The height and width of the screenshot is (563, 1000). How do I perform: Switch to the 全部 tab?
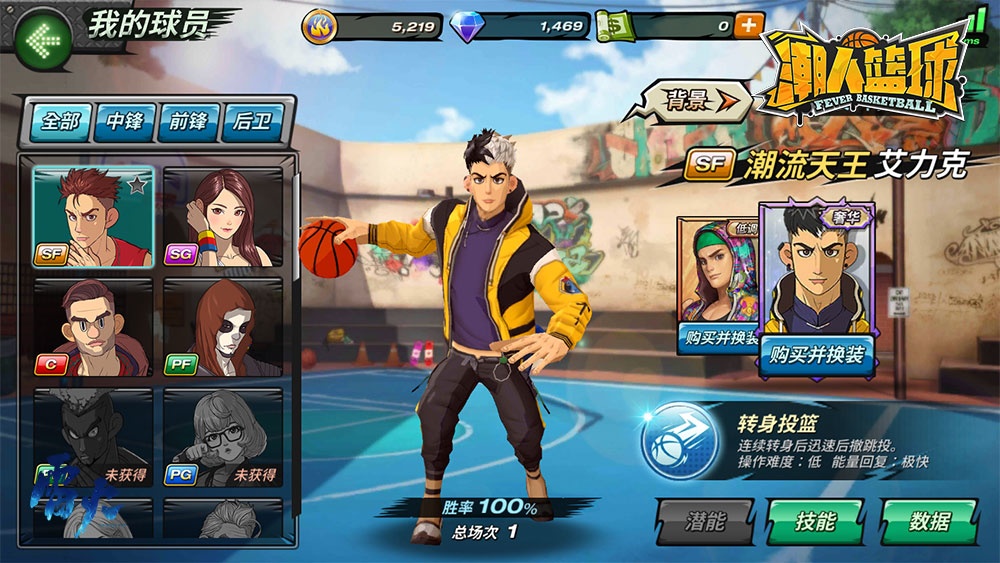click(60, 122)
